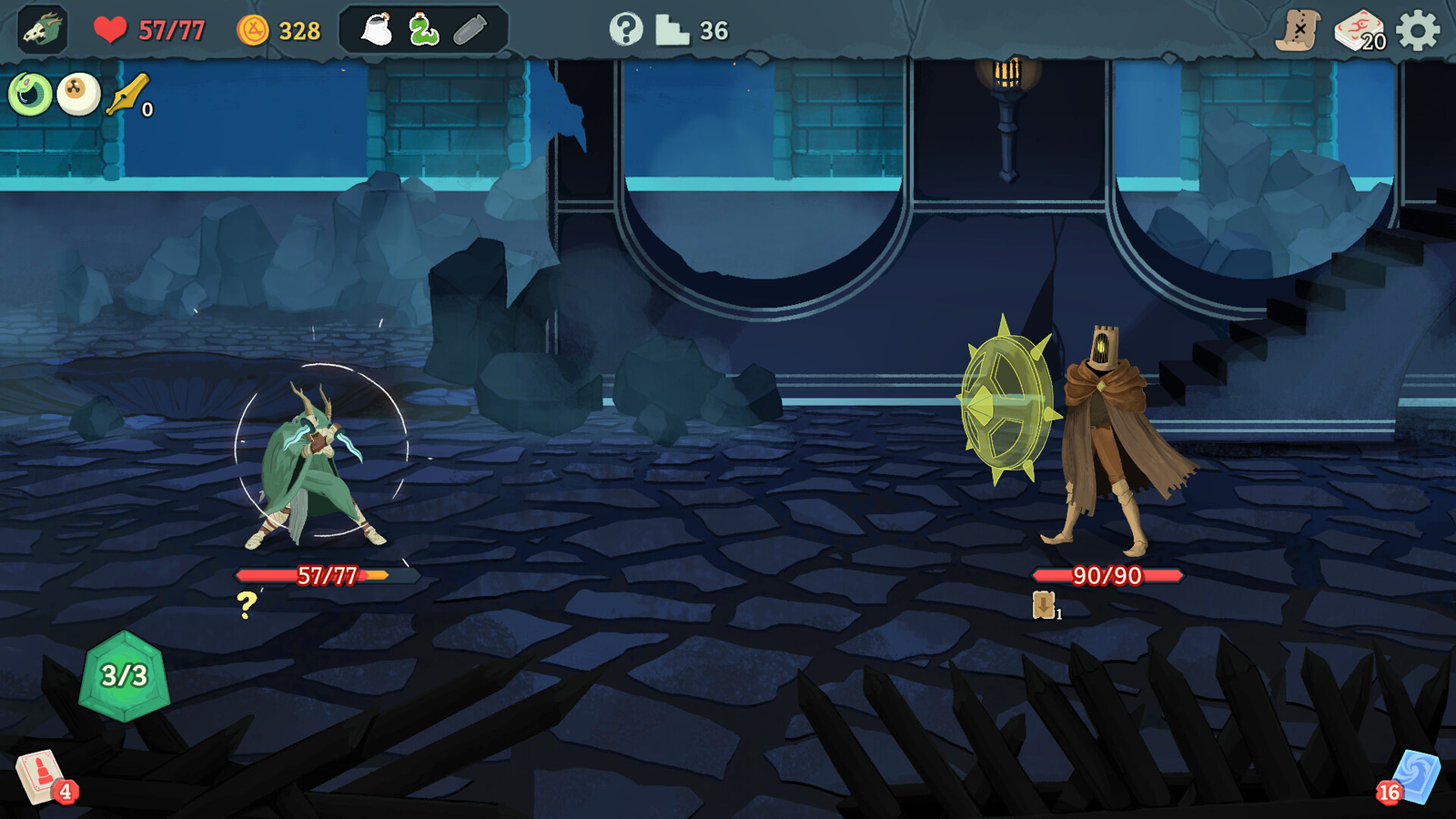The width and height of the screenshot is (1456, 819).
Task: Select the green serpent potion
Action: 423,31
